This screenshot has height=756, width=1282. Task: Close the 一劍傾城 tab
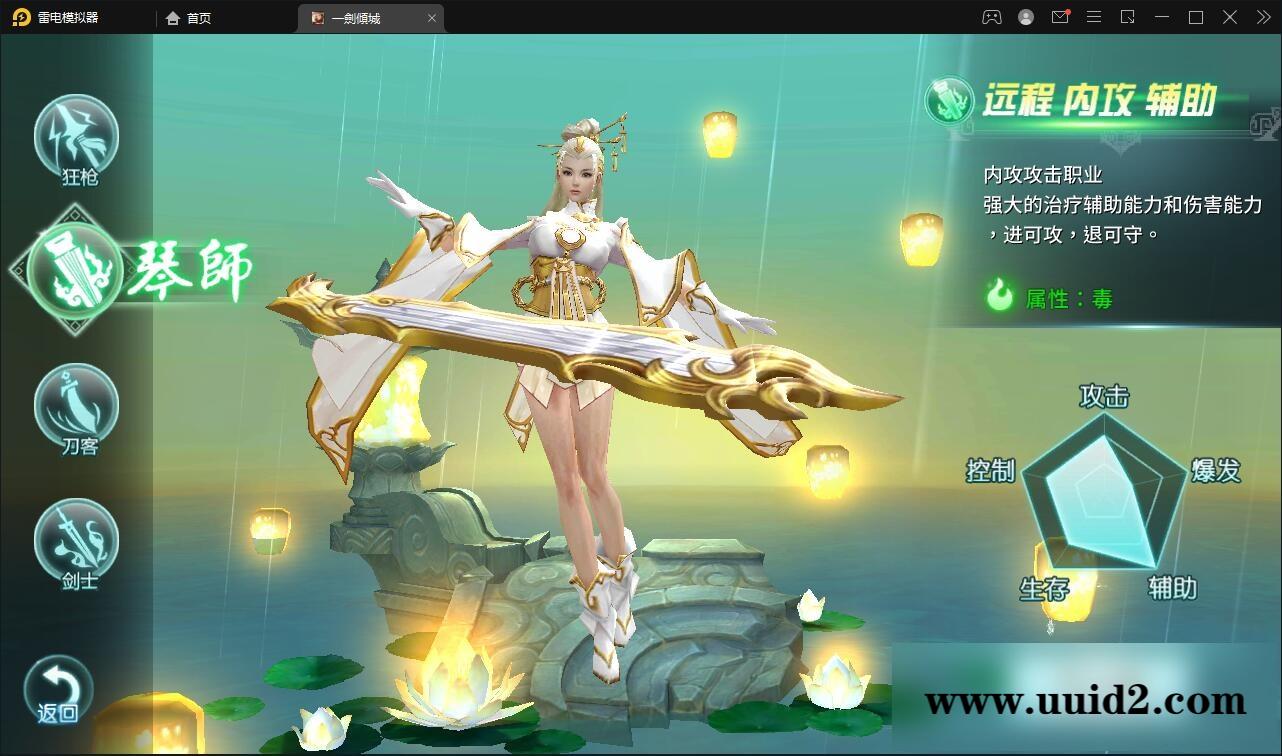pos(432,17)
